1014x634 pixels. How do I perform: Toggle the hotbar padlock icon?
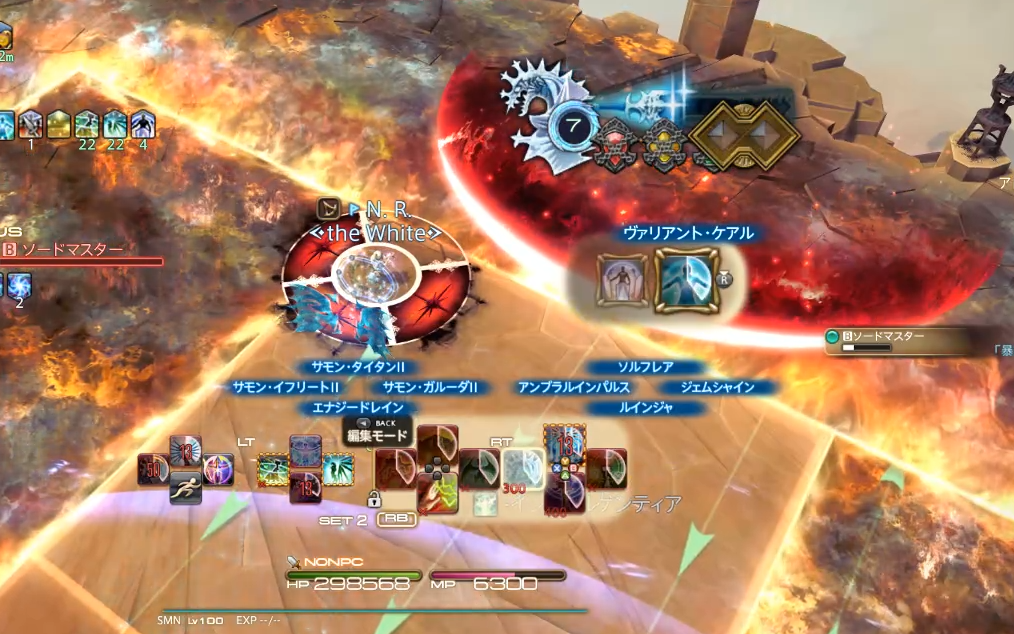[x=375, y=497]
